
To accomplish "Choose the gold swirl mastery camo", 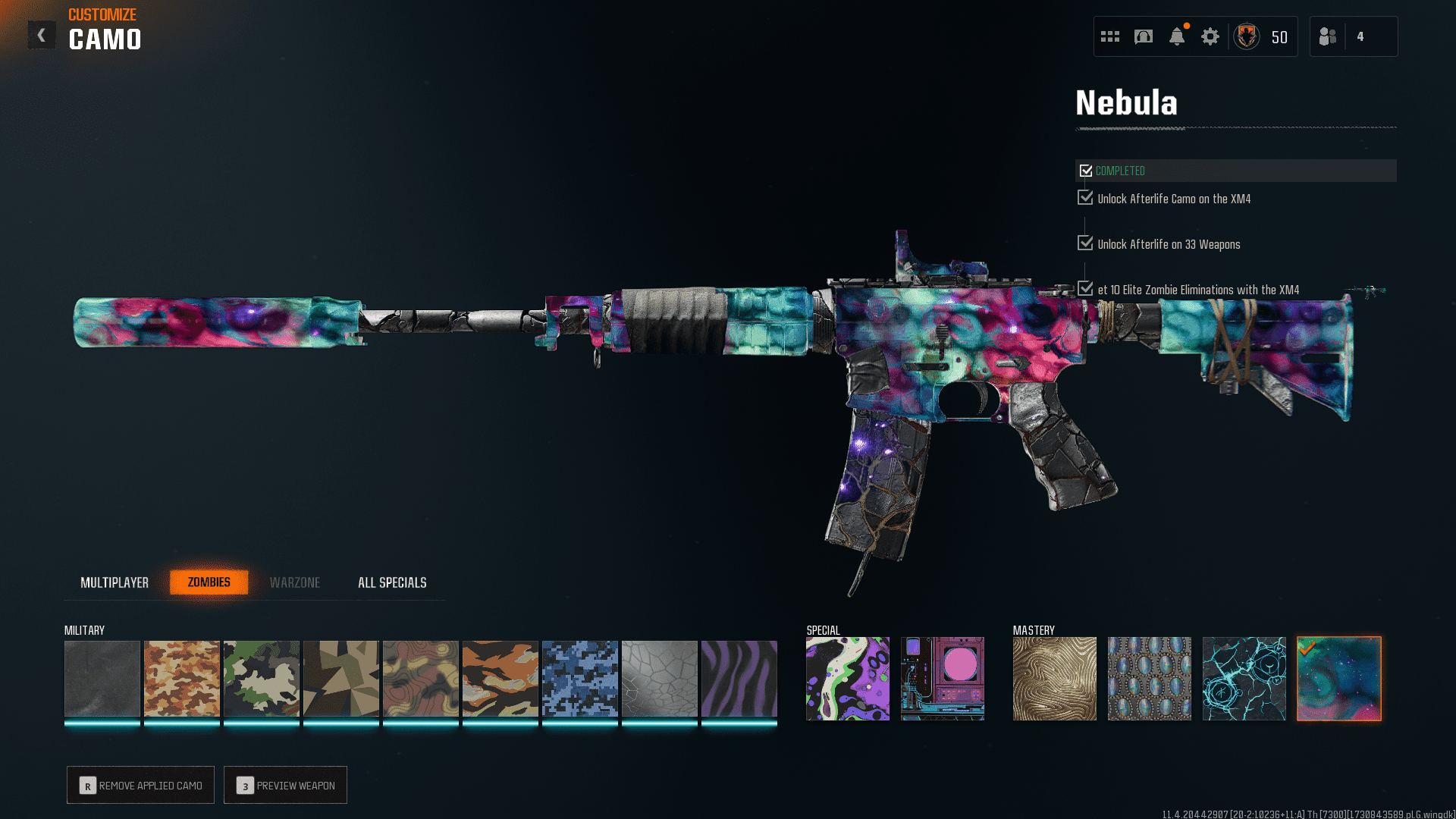I will click(1055, 679).
